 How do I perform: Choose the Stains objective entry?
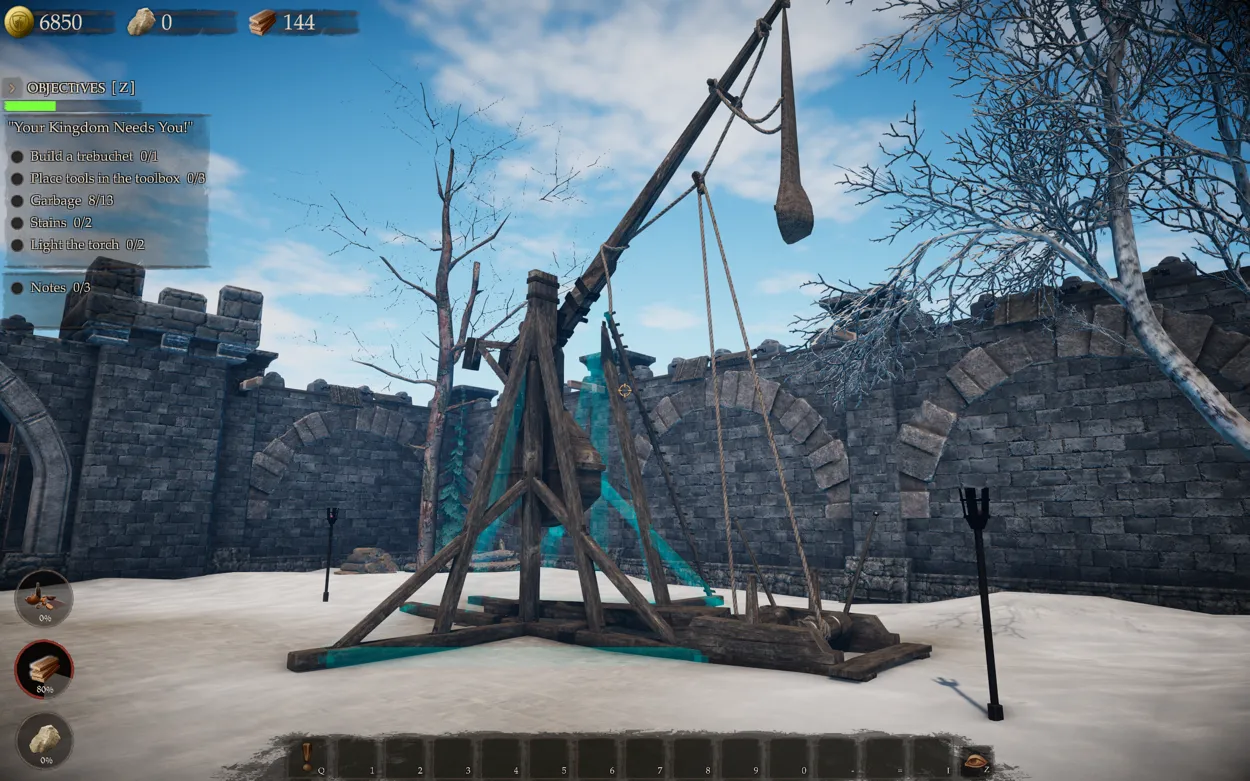tap(60, 222)
